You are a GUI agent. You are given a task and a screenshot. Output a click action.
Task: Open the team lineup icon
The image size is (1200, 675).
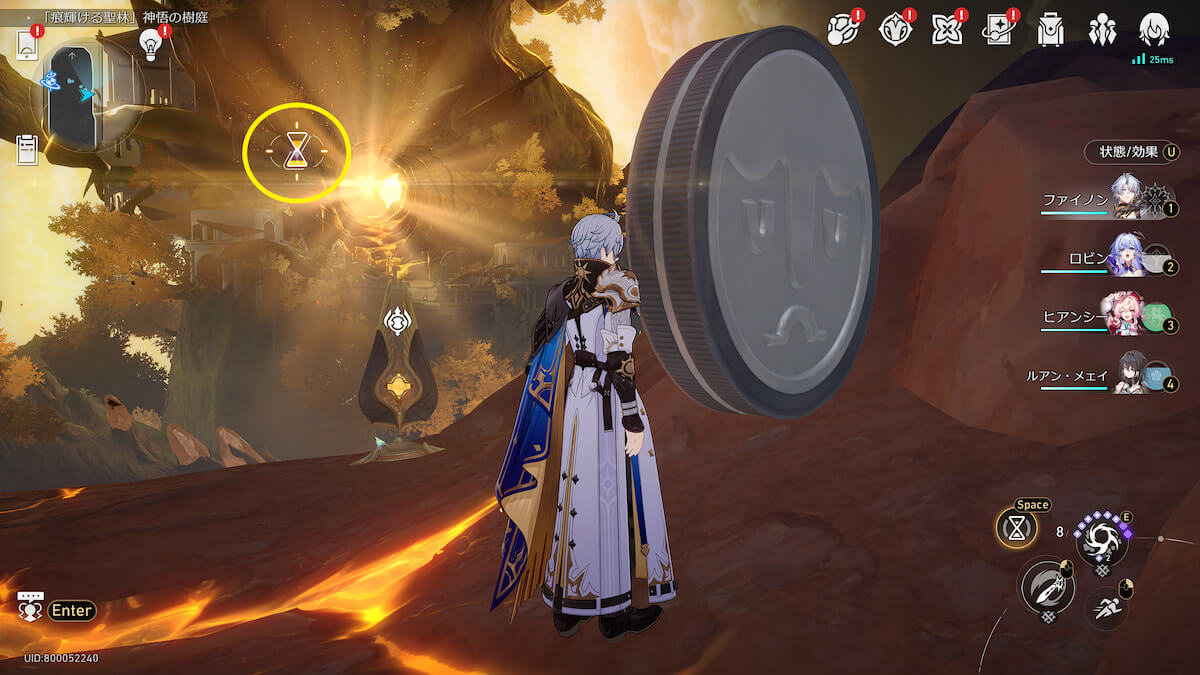[1102, 31]
